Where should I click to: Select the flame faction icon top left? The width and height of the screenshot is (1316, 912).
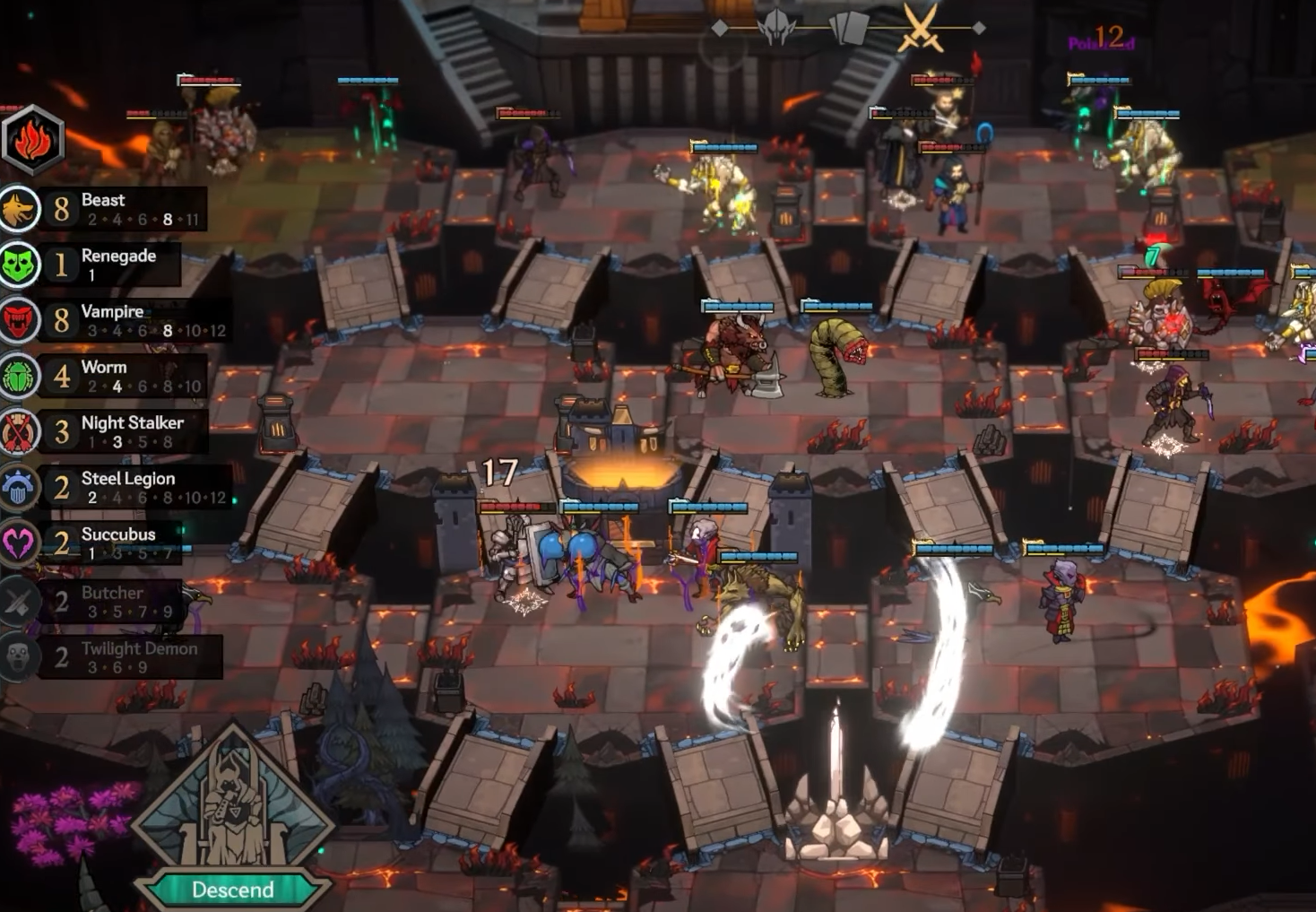(32, 139)
